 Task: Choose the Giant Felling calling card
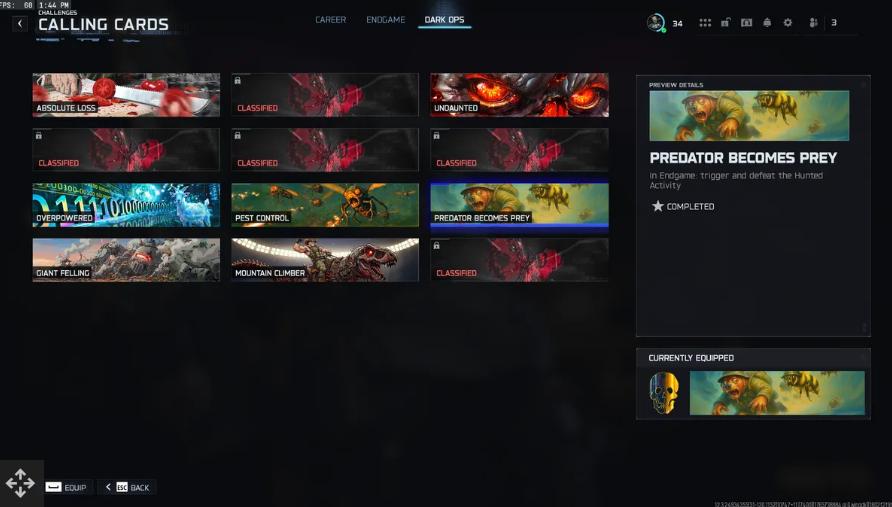point(126,259)
